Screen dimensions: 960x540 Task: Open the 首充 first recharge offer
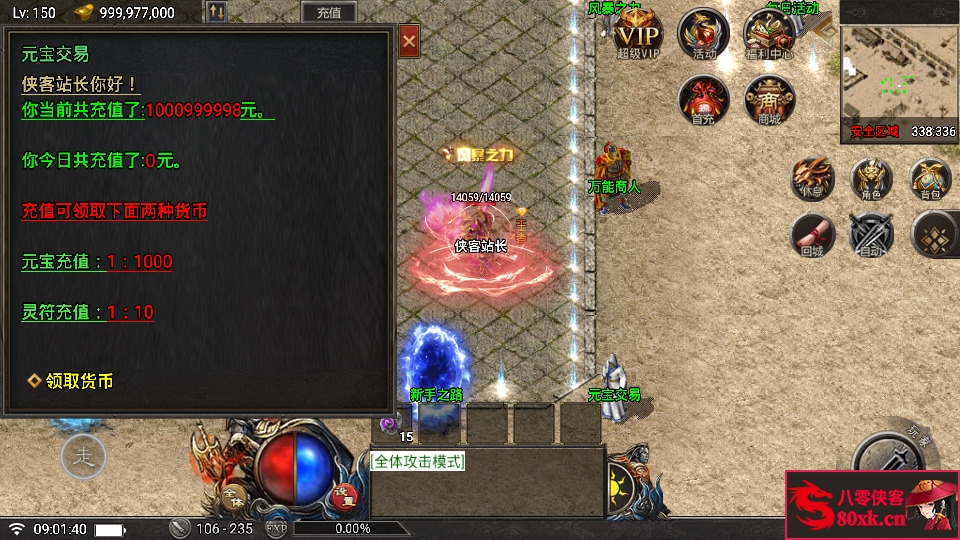coord(703,99)
